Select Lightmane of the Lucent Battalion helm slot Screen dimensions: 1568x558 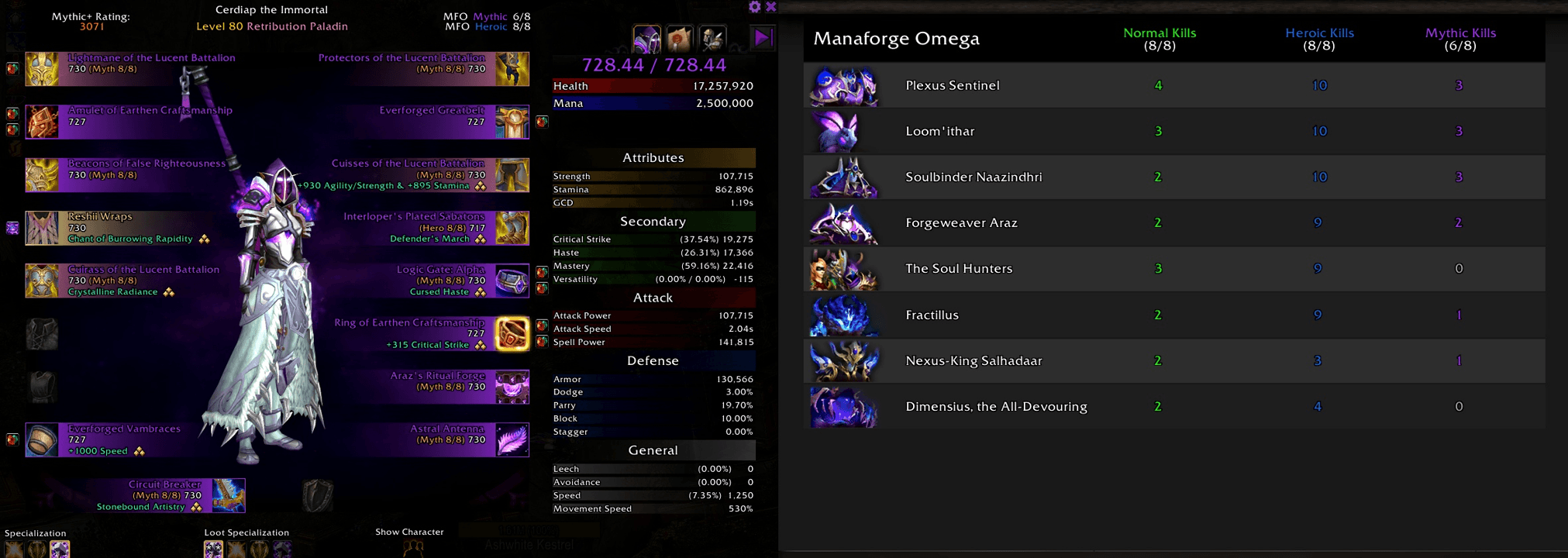click(43, 69)
